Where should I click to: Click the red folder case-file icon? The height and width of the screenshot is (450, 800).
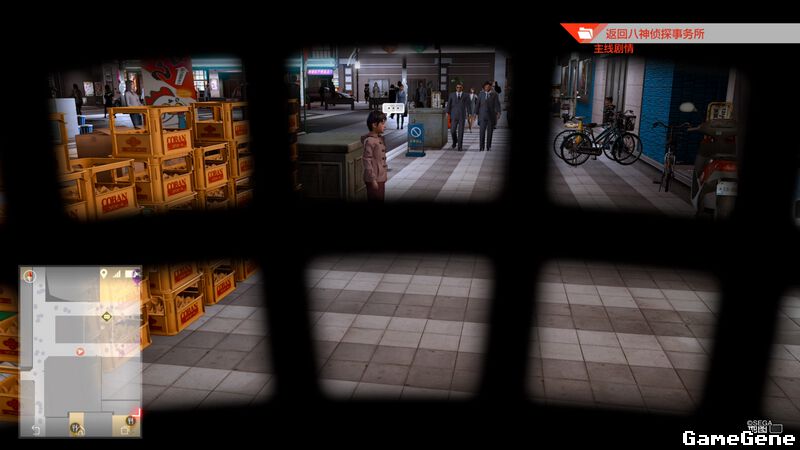pos(585,34)
